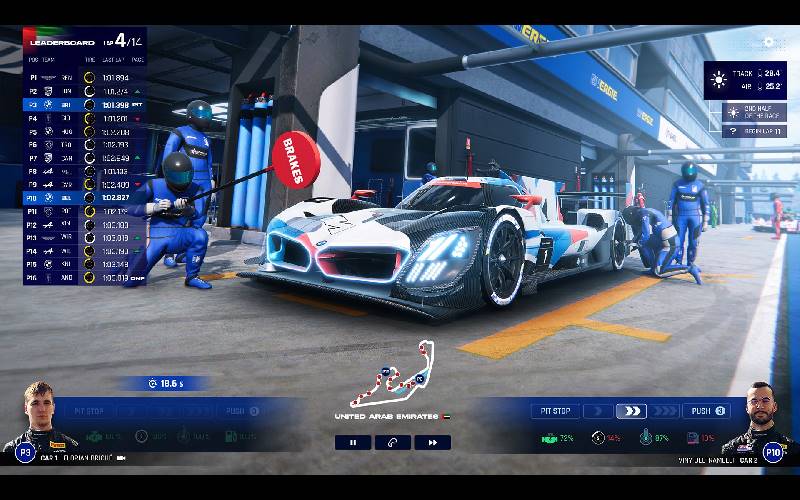Image resolution: width=800 pixels, height=500 pixels.
Task: Pause the race simulation
Action: pos(353,442)
